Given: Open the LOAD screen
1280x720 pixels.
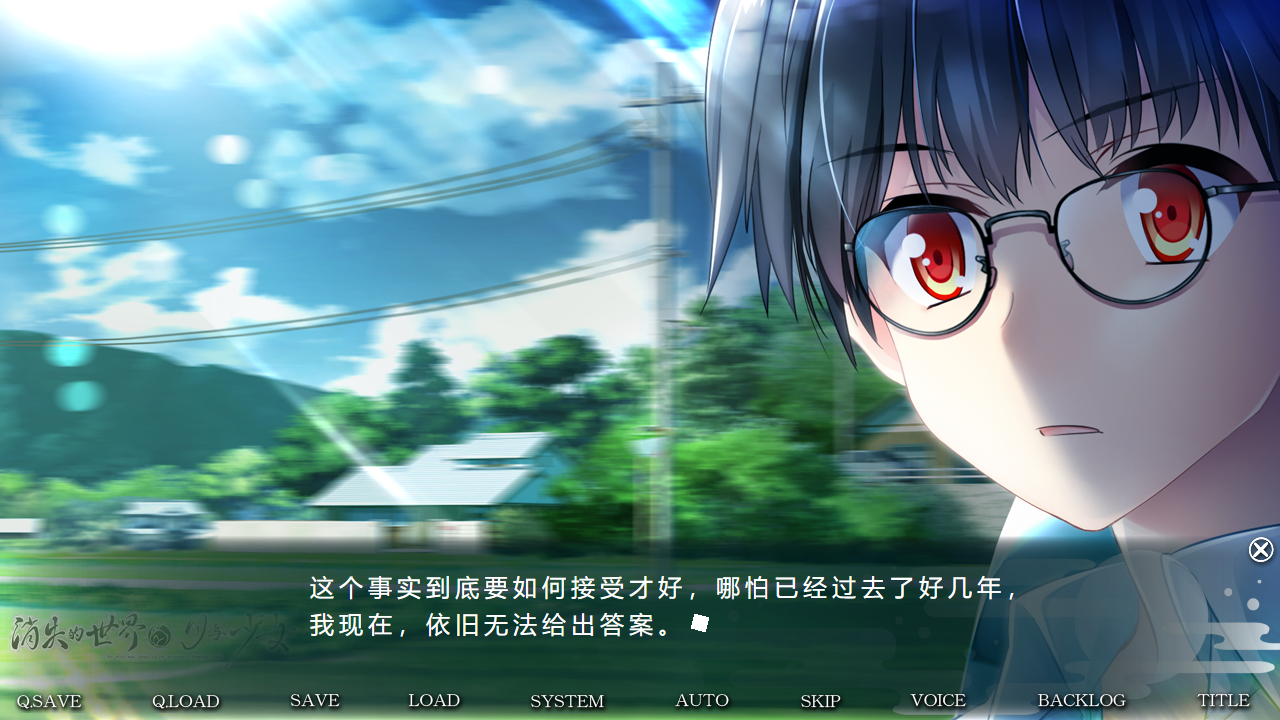Looking at the screenshot, I should coord(434,701).
